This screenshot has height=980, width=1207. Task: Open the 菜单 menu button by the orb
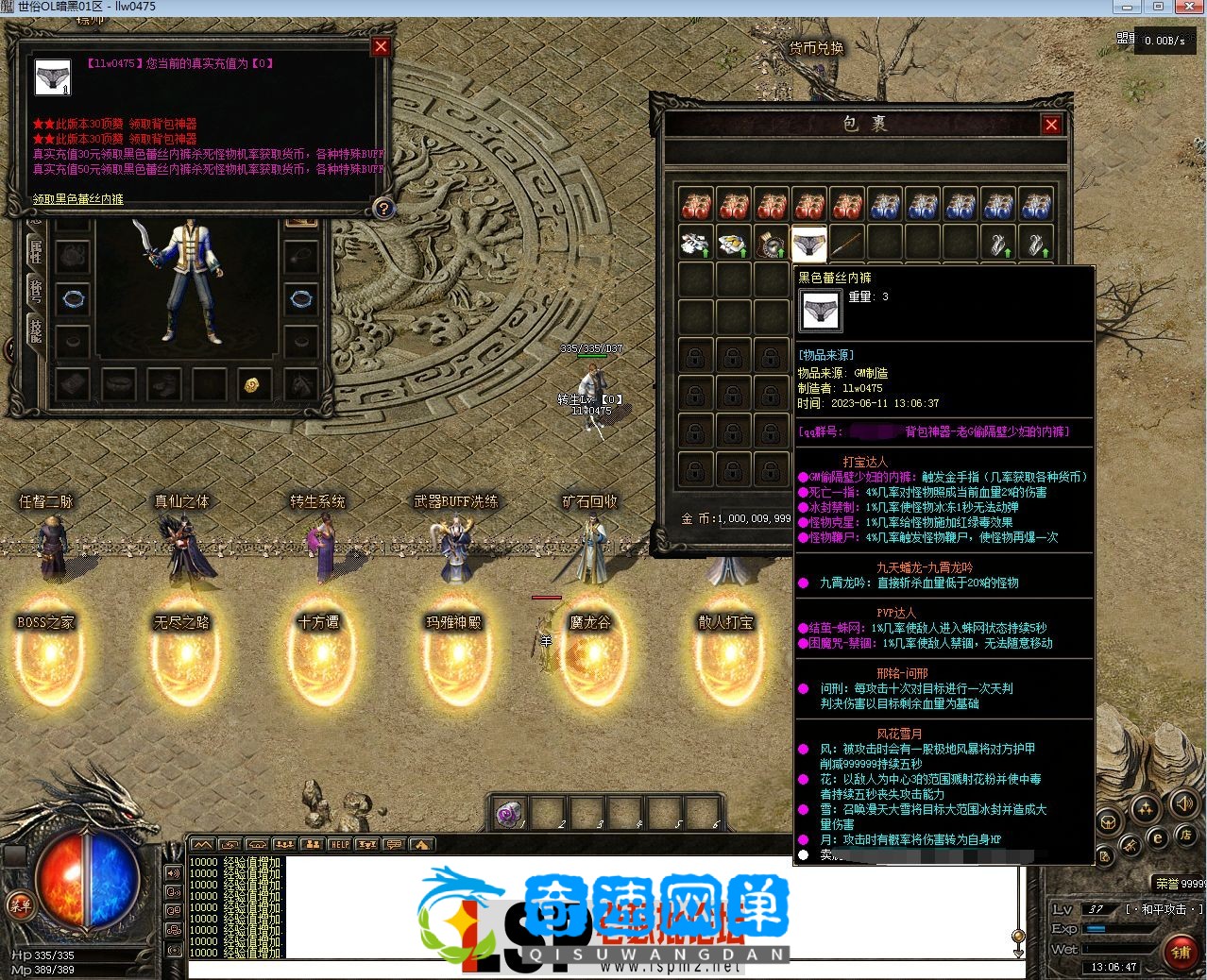pyautogui.click(x=20, y=904)
